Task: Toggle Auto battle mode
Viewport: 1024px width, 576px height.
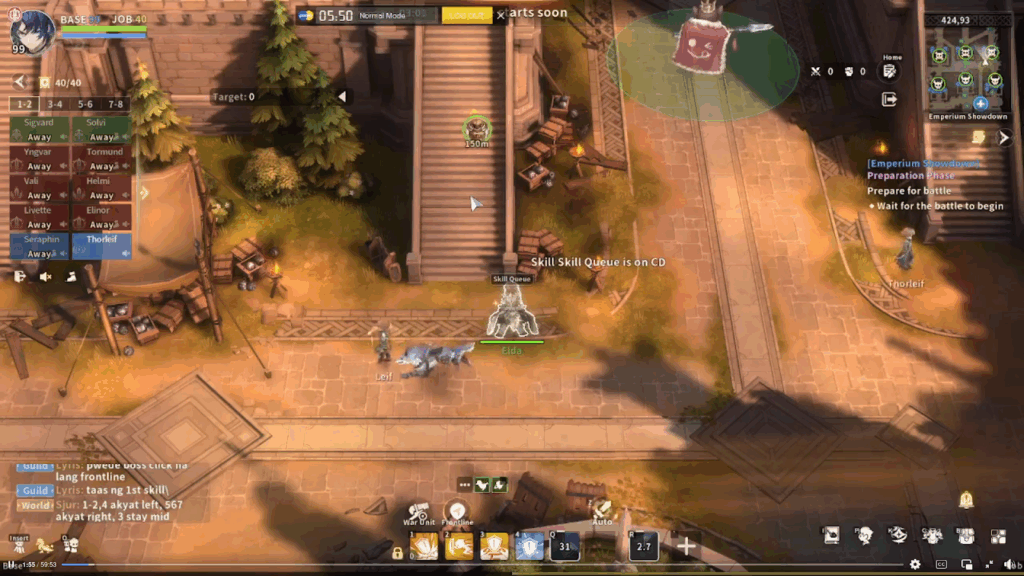Action: (x=602, y=511)
